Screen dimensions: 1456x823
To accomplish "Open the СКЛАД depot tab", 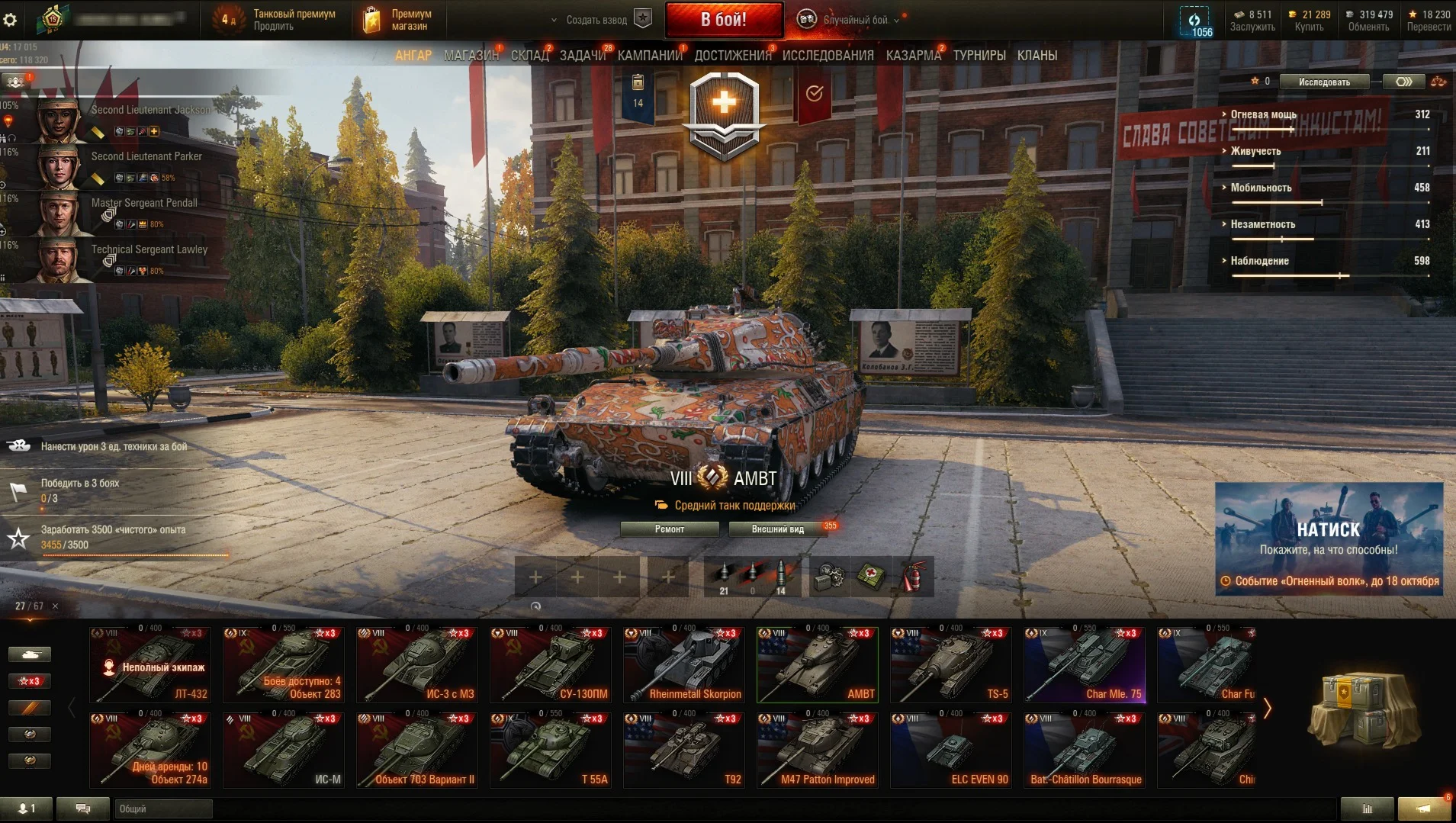I will [x=529, y=56].
